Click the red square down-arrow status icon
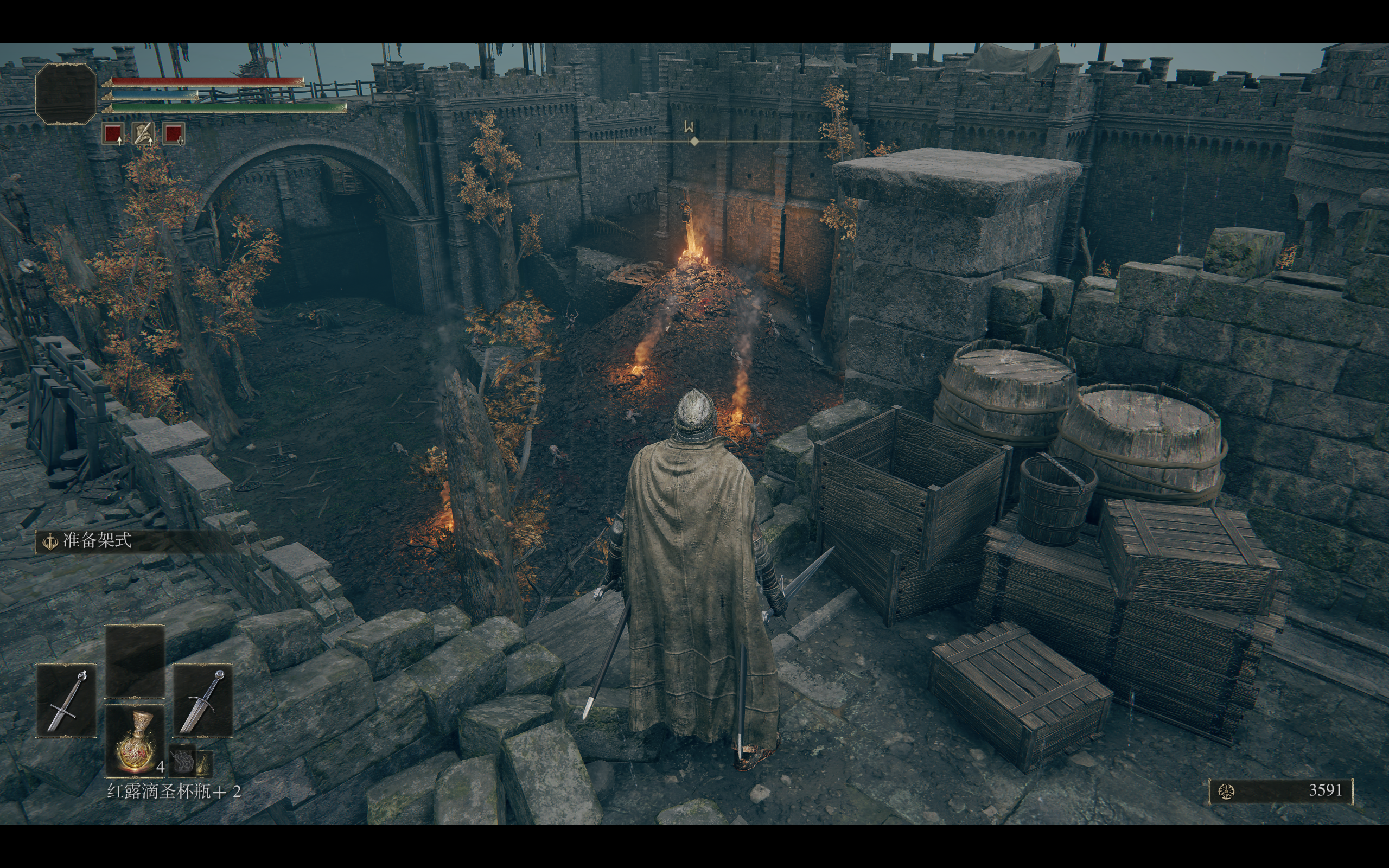1389x868 pixels. click(173, 134)
